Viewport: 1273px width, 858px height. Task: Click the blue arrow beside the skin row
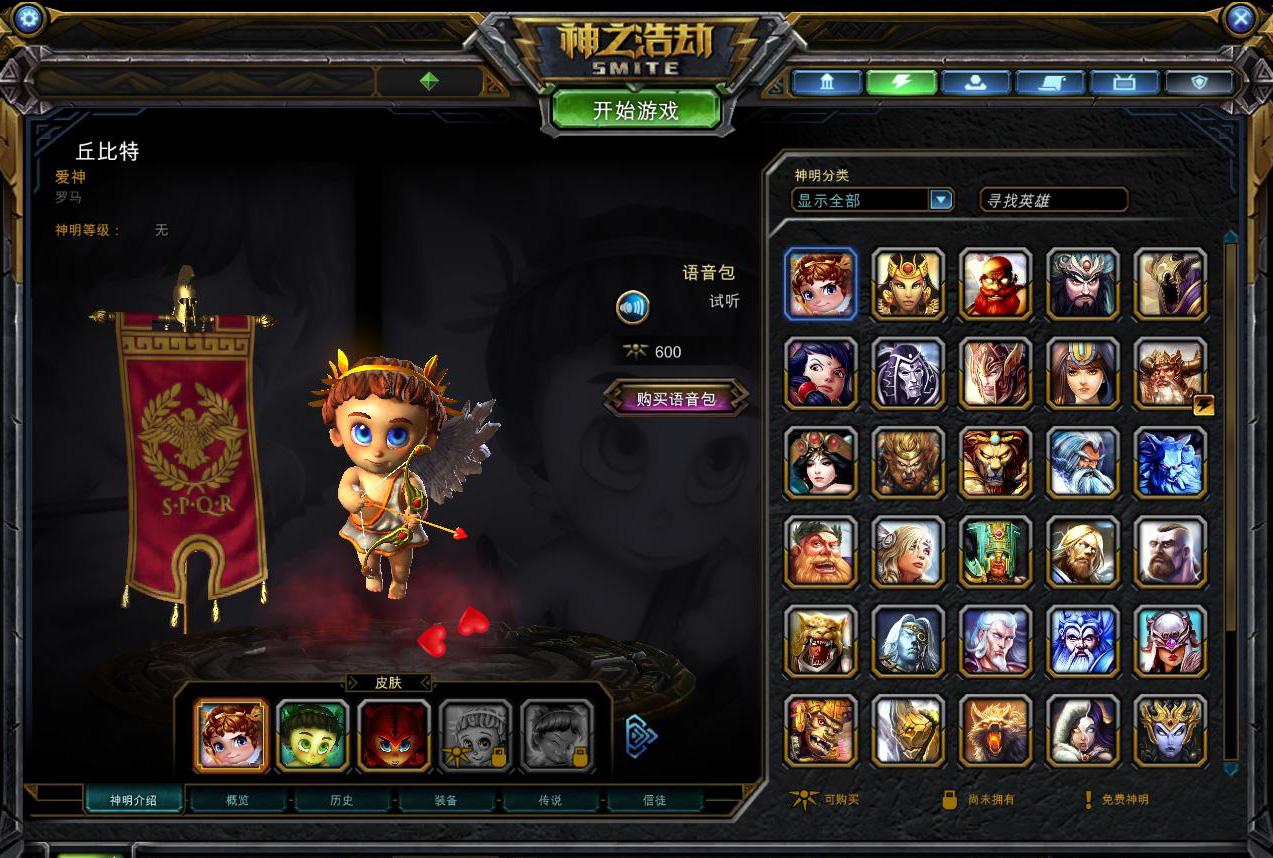[641, 737]
